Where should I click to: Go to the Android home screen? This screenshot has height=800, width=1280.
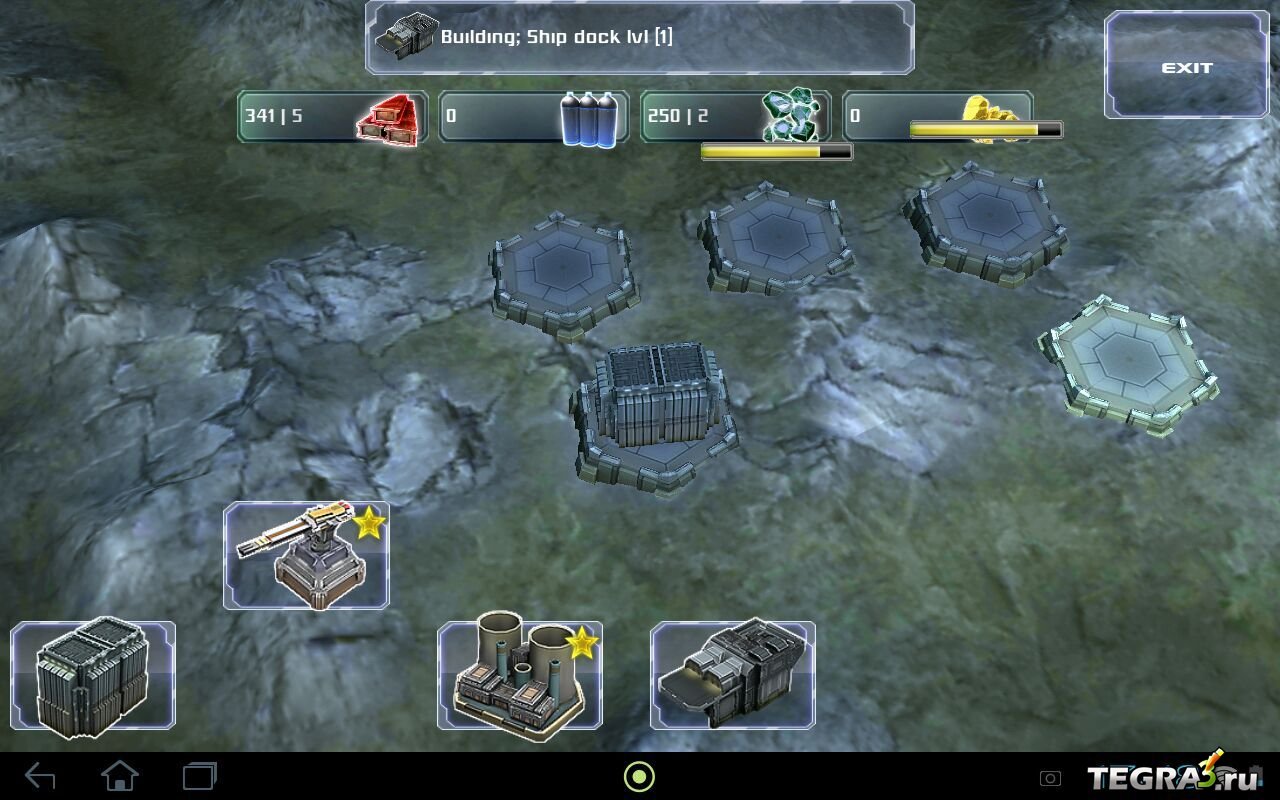119,776
